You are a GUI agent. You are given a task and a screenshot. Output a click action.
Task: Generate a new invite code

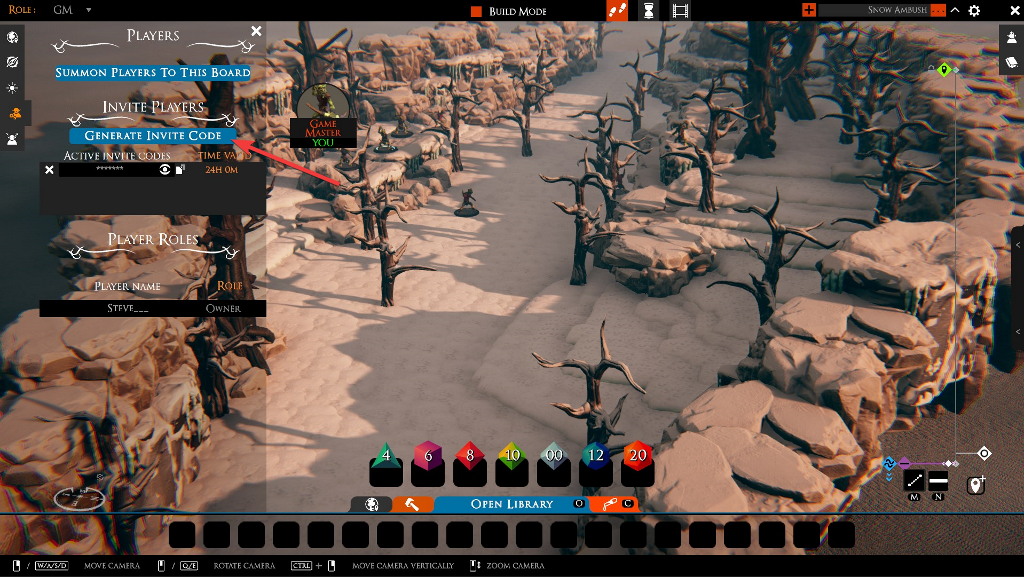click(153, 136)
